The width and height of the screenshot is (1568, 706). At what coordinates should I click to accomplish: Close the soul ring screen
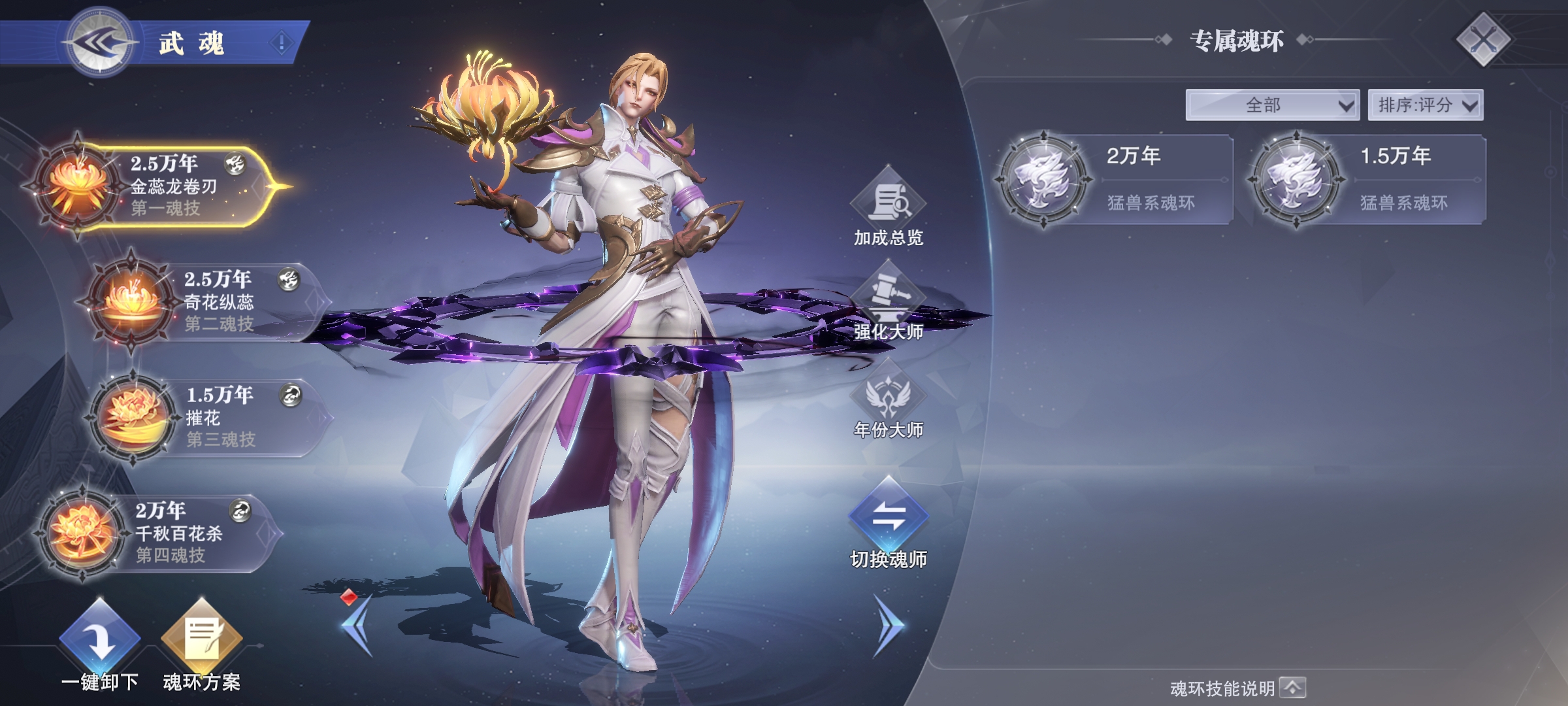(x=1483, y=41)
